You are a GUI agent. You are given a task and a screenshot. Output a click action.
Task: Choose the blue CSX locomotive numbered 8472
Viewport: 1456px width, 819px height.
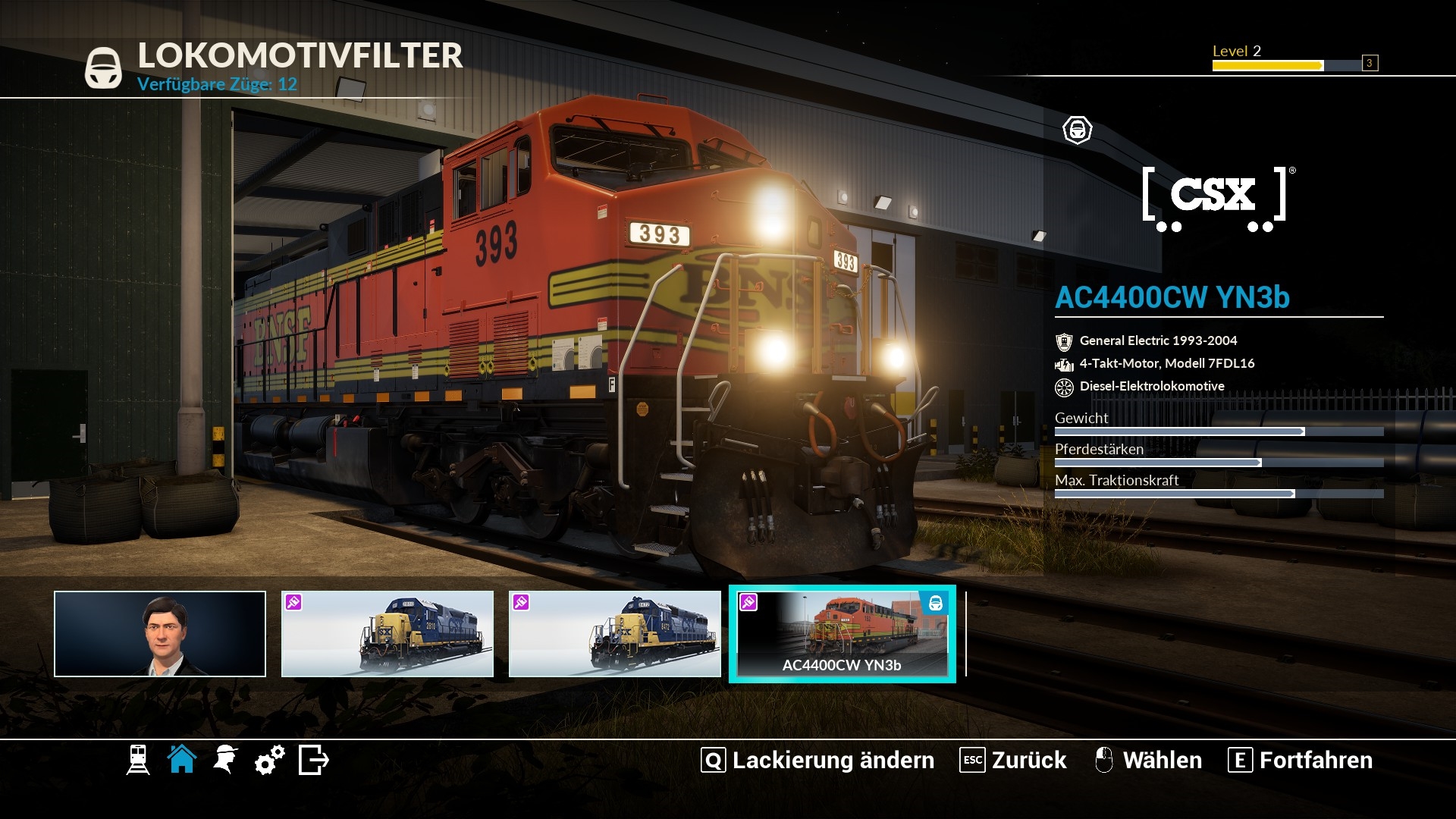pyautogui.click(x=615, y=634)
